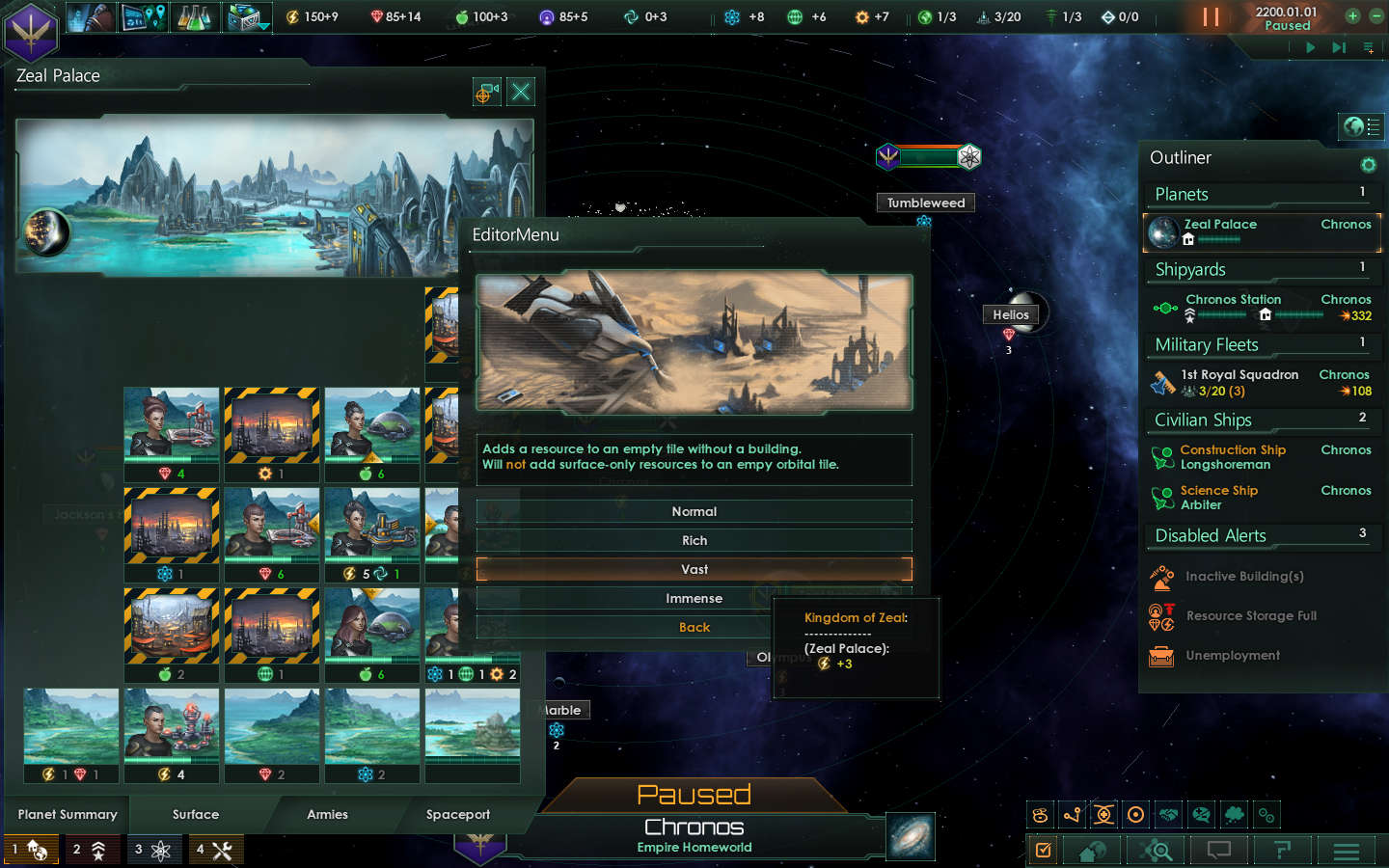Select the research flasks icon in the toolbar
1389x868 pixels.
tap(193, 16)
